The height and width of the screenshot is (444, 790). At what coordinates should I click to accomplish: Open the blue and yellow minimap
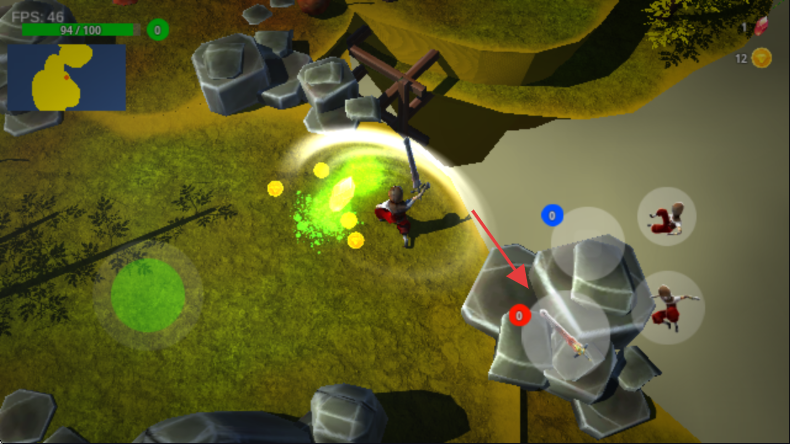[67, 76]
